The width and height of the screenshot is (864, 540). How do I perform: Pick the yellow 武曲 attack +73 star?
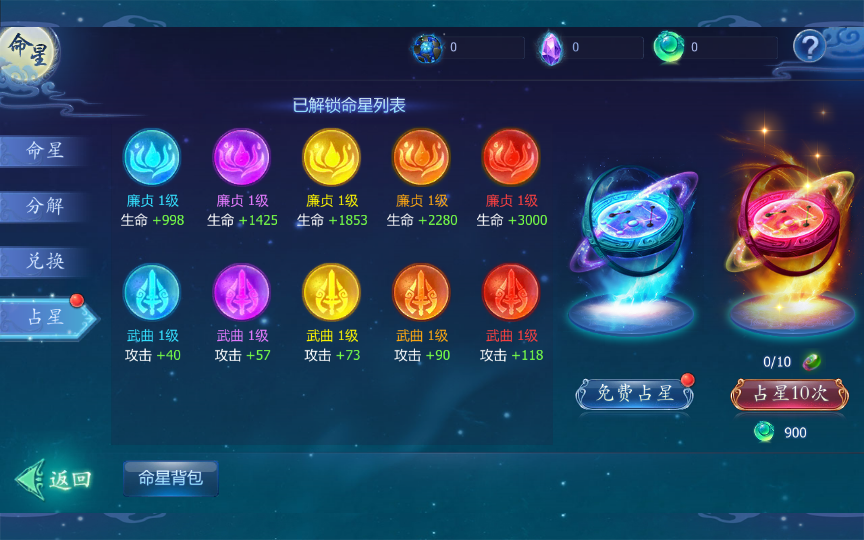coord(331,292)
